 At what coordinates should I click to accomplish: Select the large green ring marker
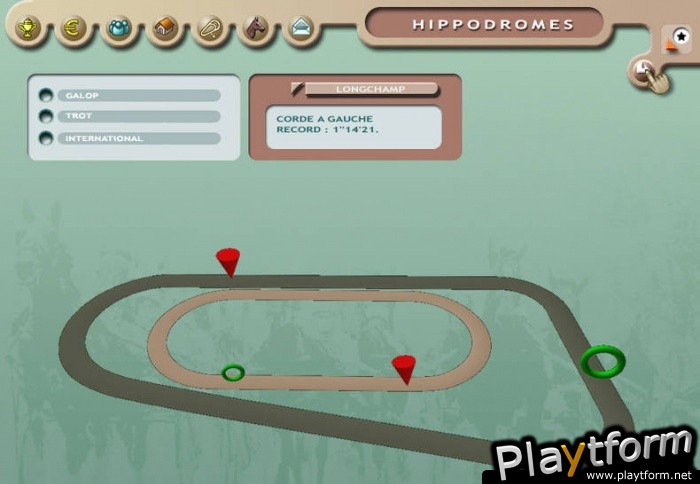tap(603, 360)
